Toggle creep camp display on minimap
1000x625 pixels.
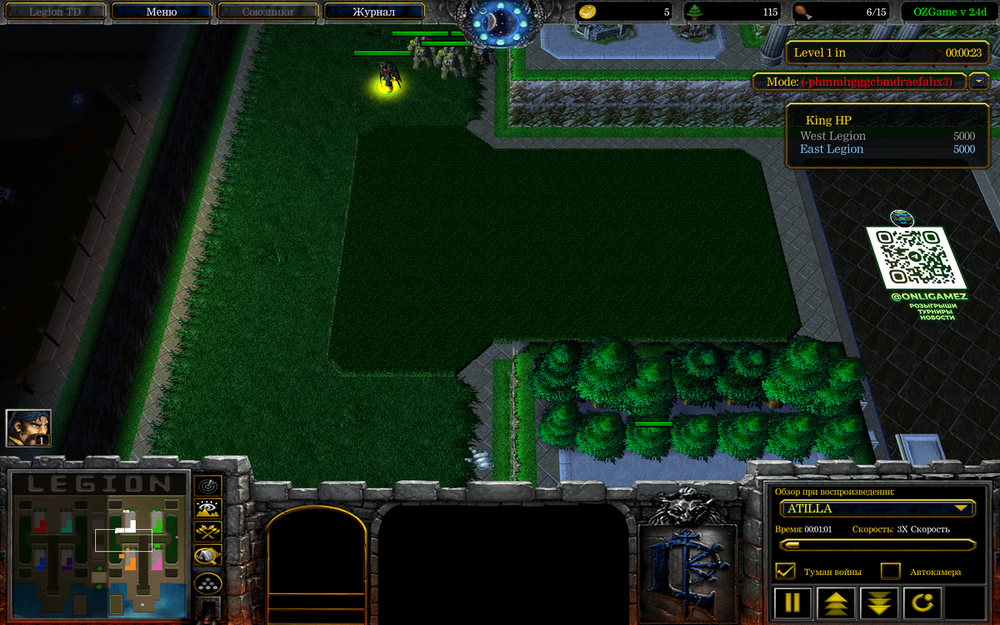click(208, 556)
